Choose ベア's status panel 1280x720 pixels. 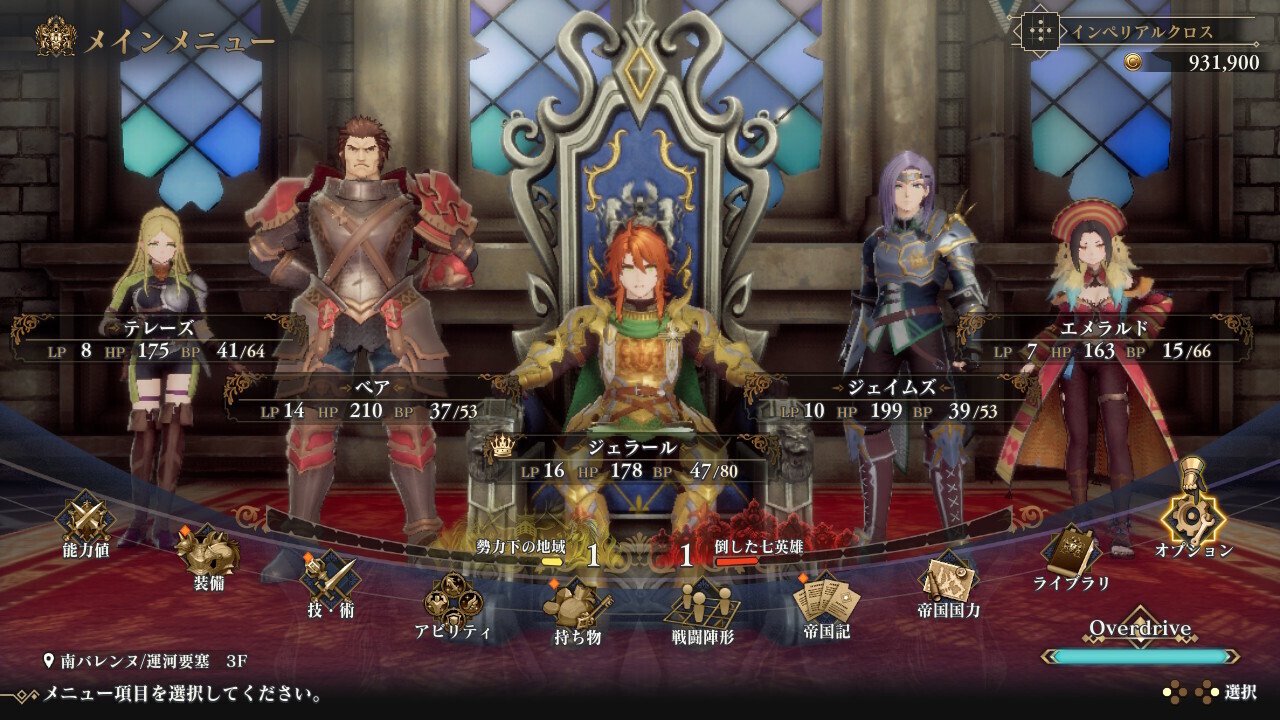pos(366,400)
